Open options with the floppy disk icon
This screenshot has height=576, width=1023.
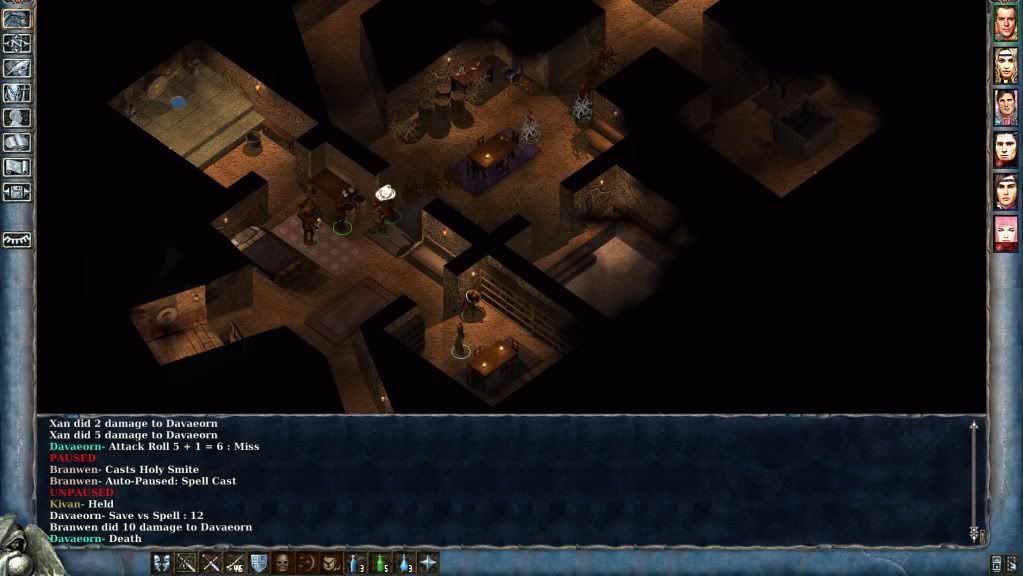point(17,192)
